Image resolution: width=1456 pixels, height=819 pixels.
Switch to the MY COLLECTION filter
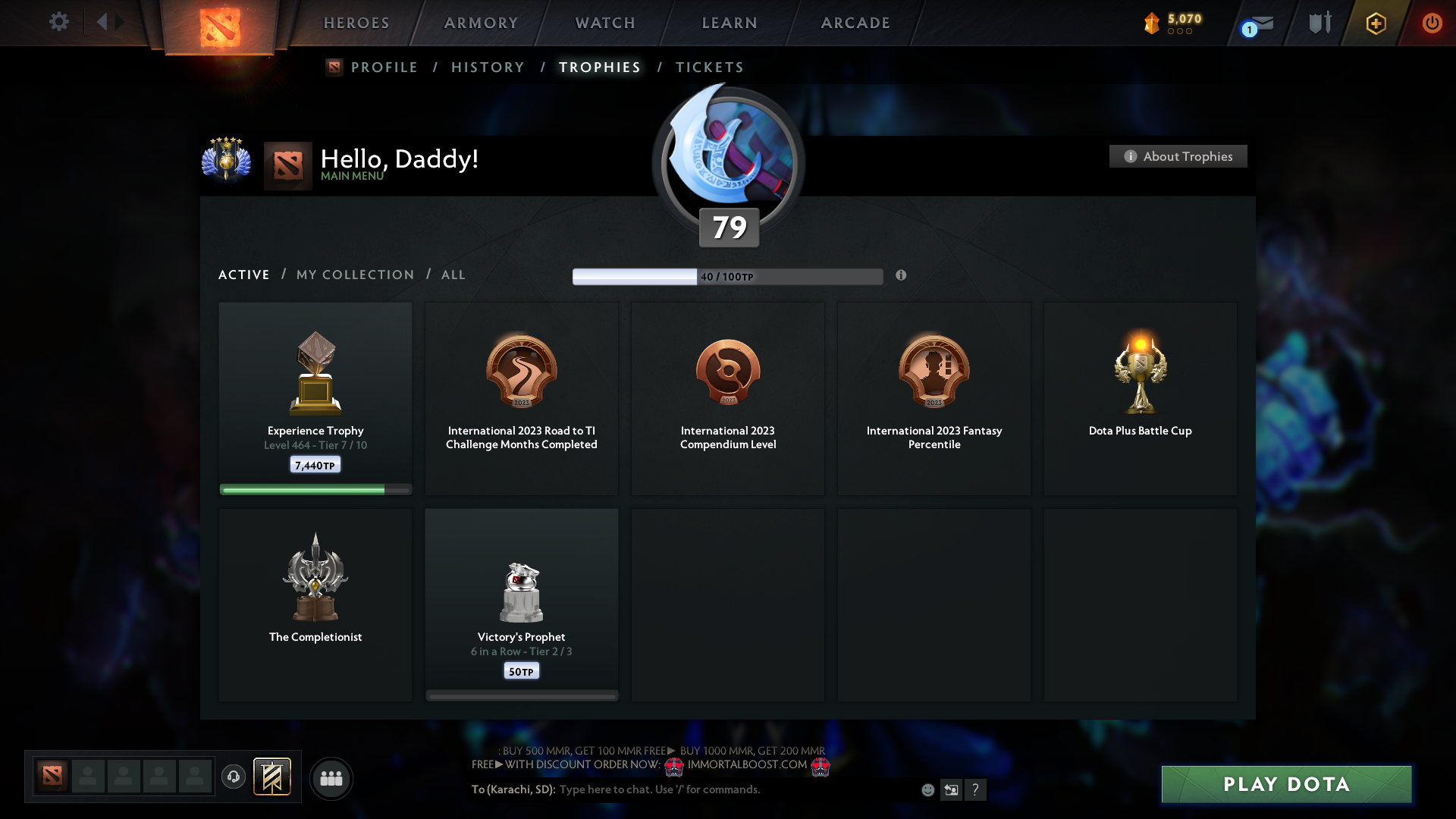tap(354, 275)
